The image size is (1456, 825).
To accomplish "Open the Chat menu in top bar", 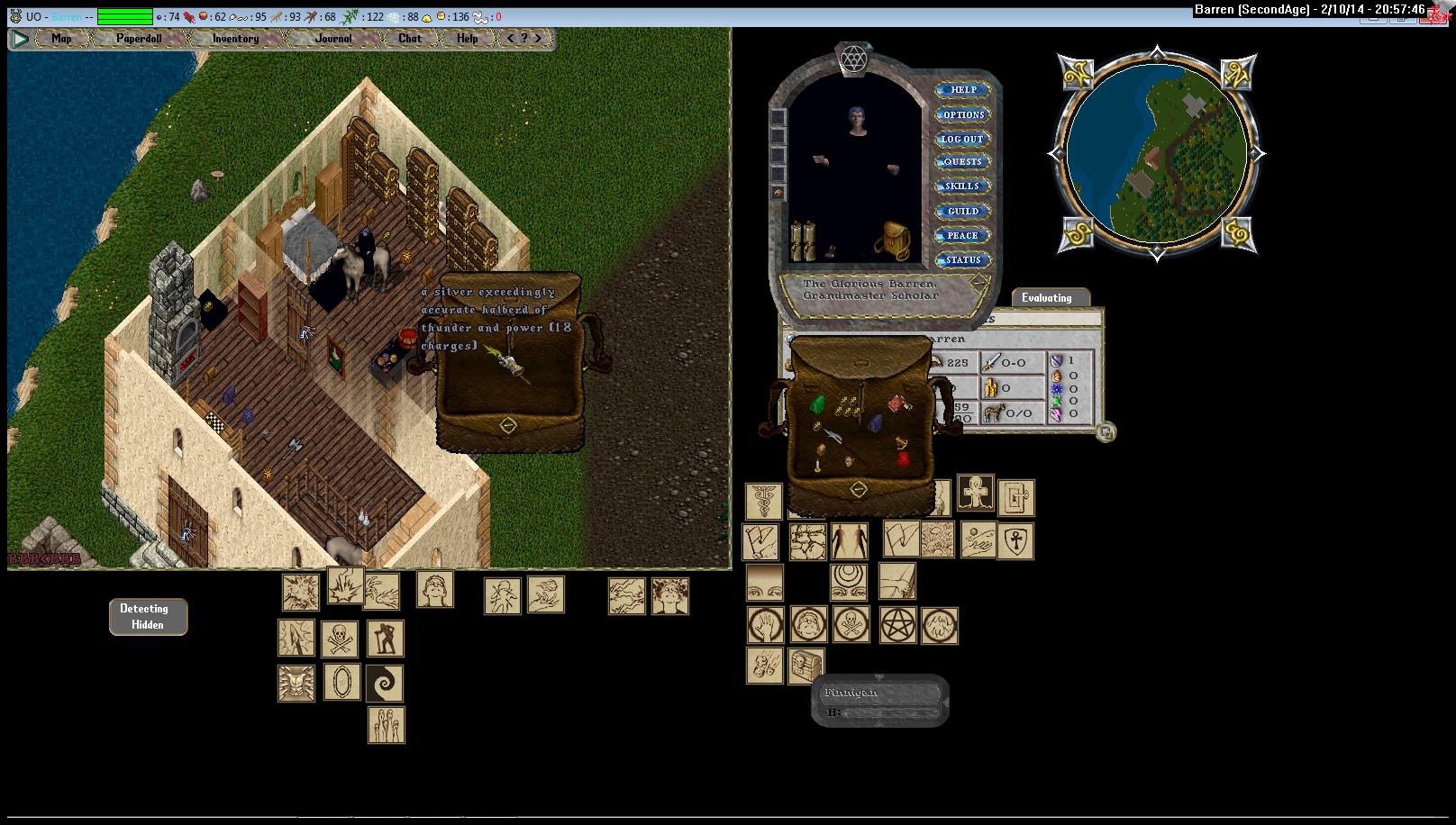I will coord(410,39).
